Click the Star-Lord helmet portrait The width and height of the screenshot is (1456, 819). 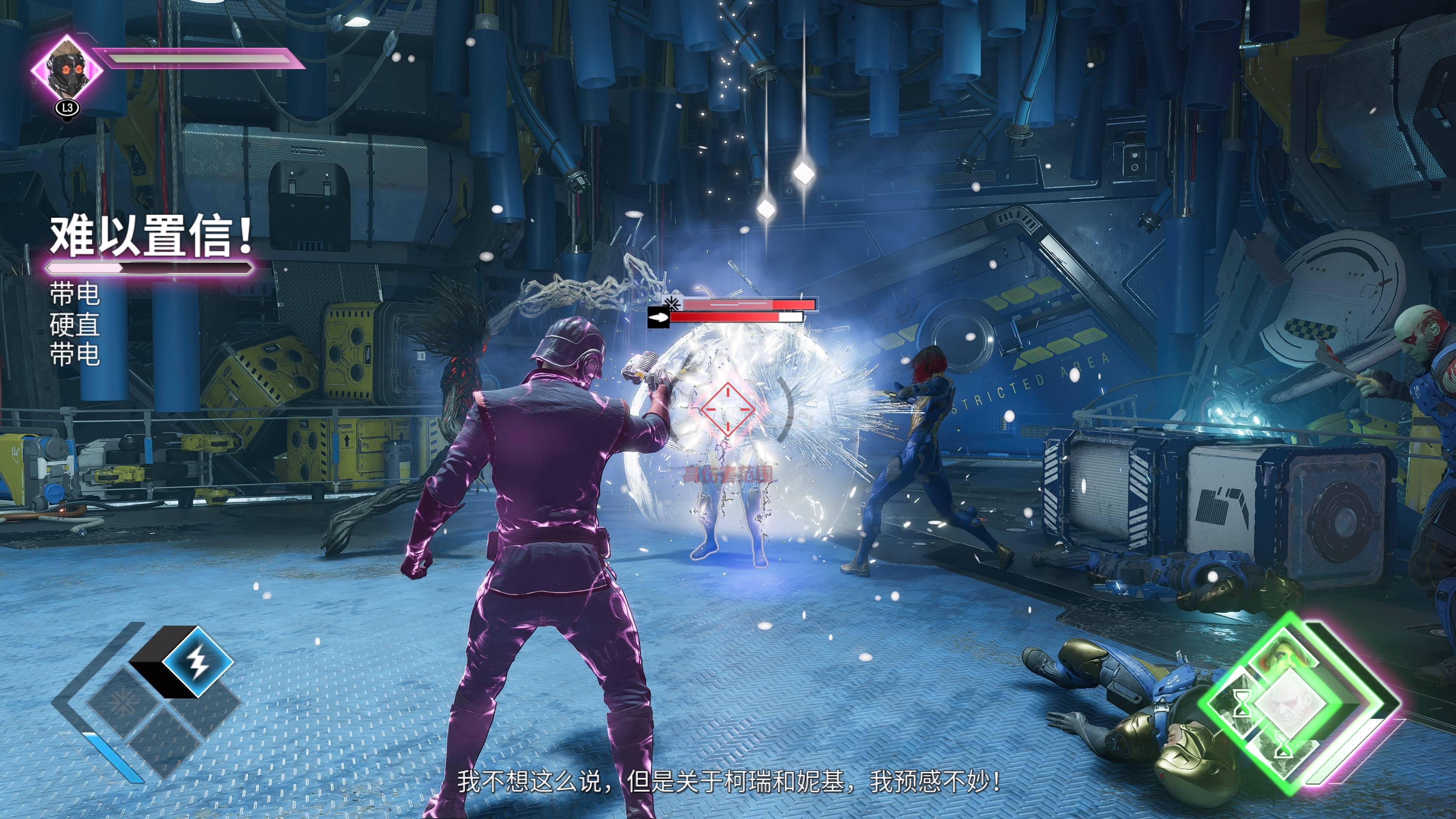click(67, 69)
